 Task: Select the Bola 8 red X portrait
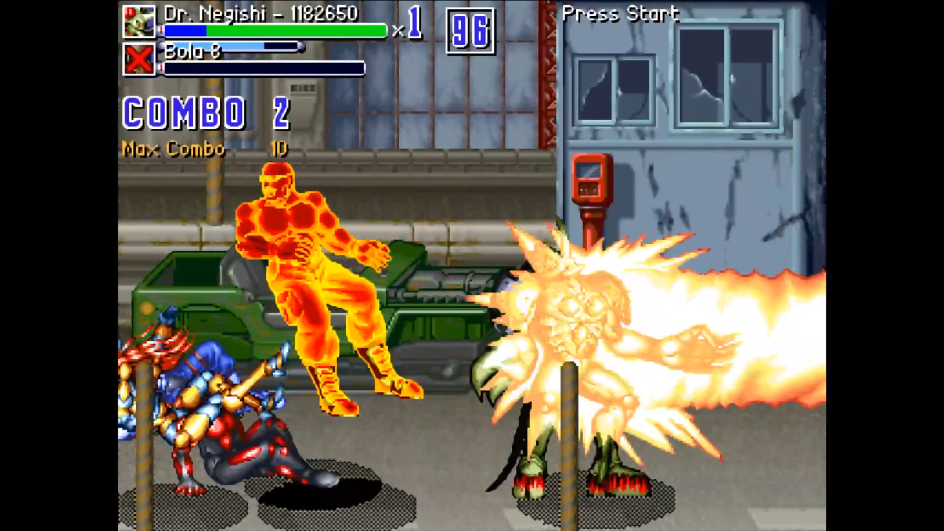pyautogui.click(x=139, y=59)
